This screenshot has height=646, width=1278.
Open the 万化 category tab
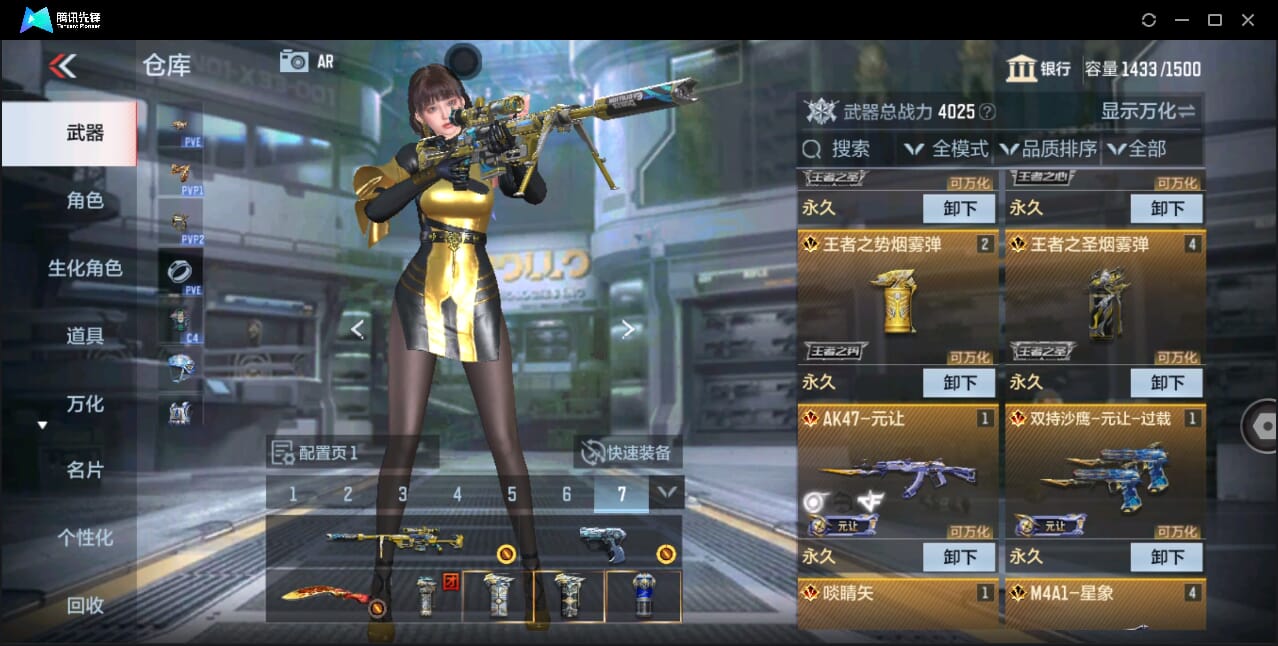[x=85, y=404]
